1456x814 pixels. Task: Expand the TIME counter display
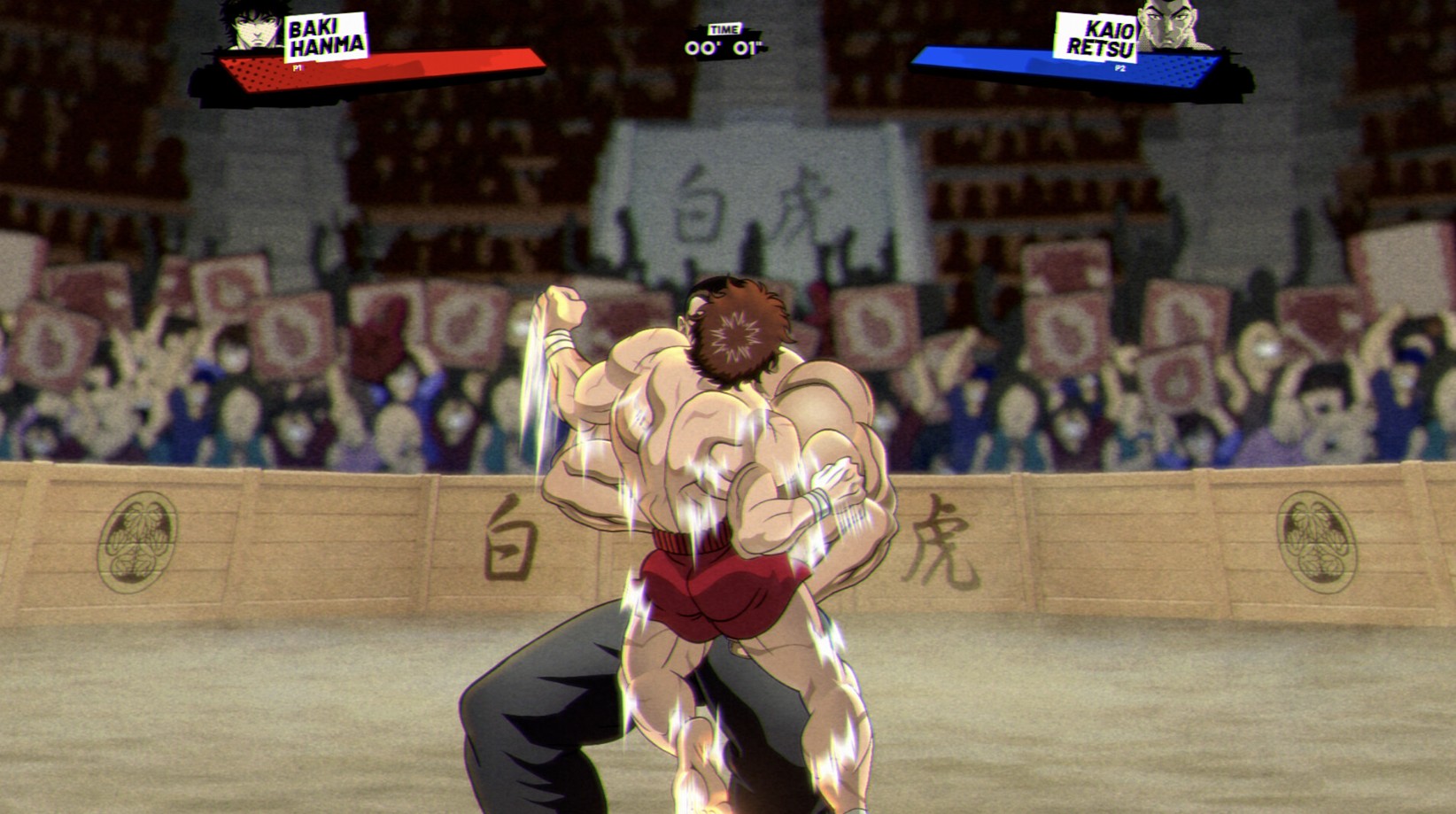pos(725,41)
